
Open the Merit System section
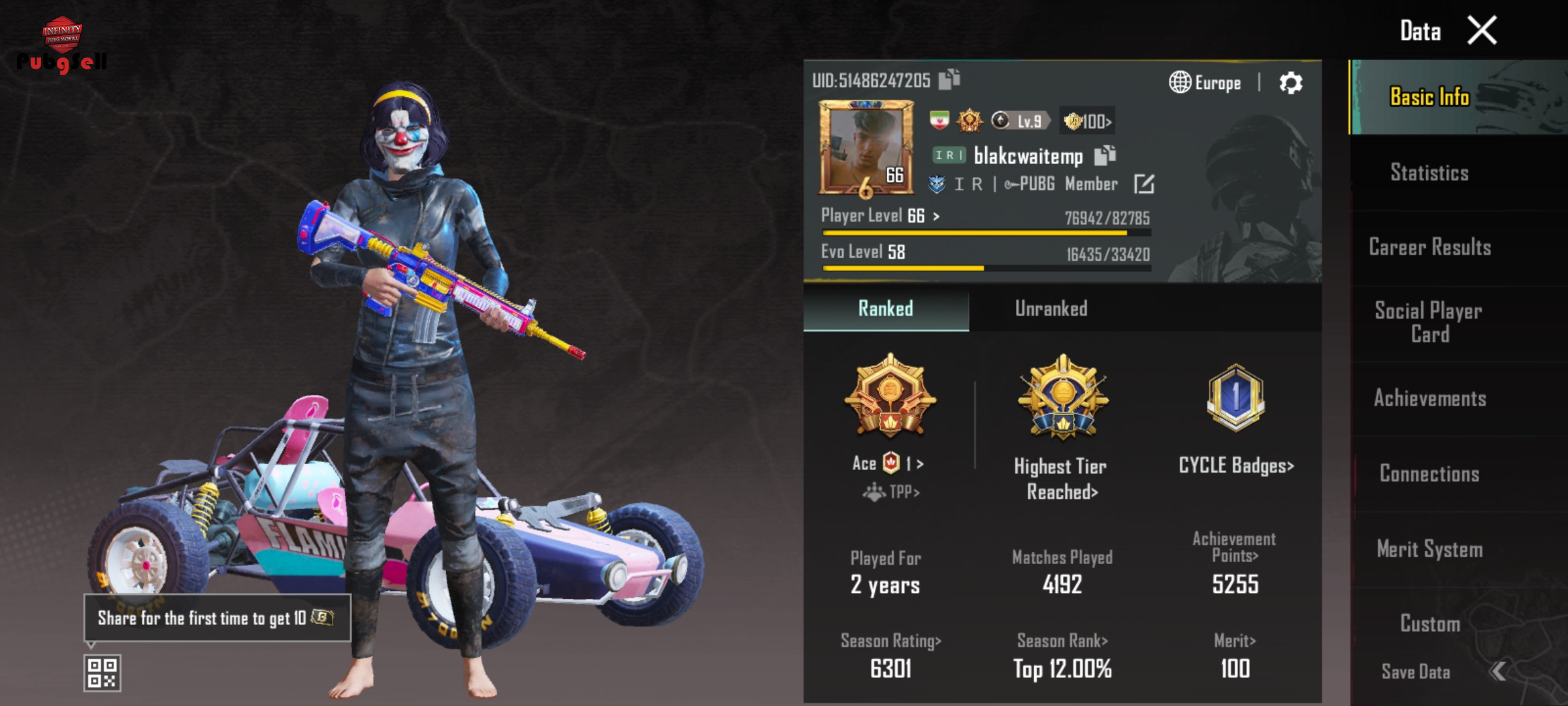pos(1429,549)
